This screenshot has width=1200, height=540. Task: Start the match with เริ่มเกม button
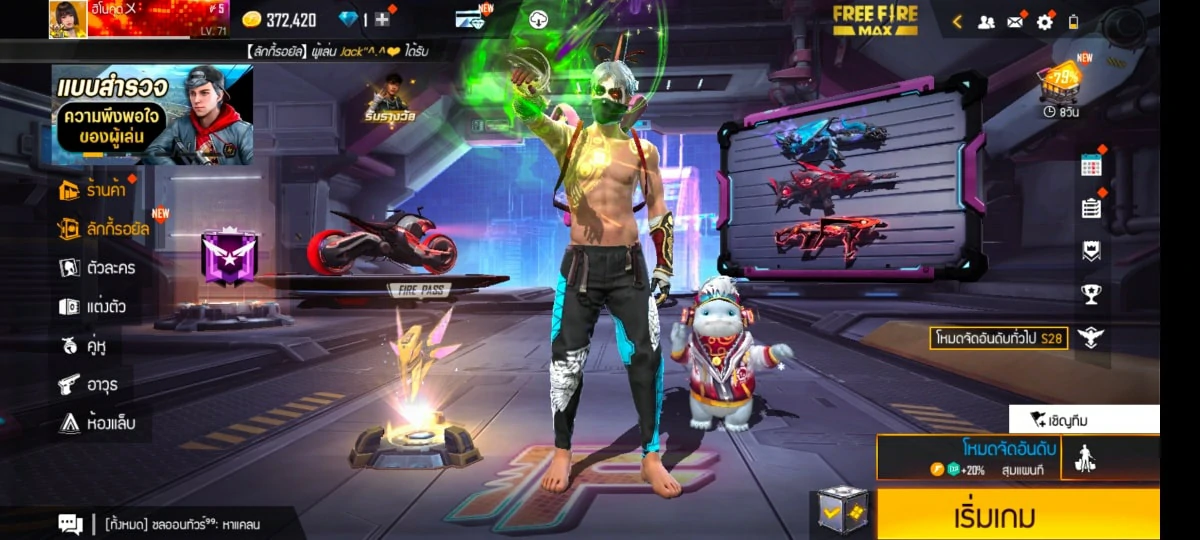1018,515
